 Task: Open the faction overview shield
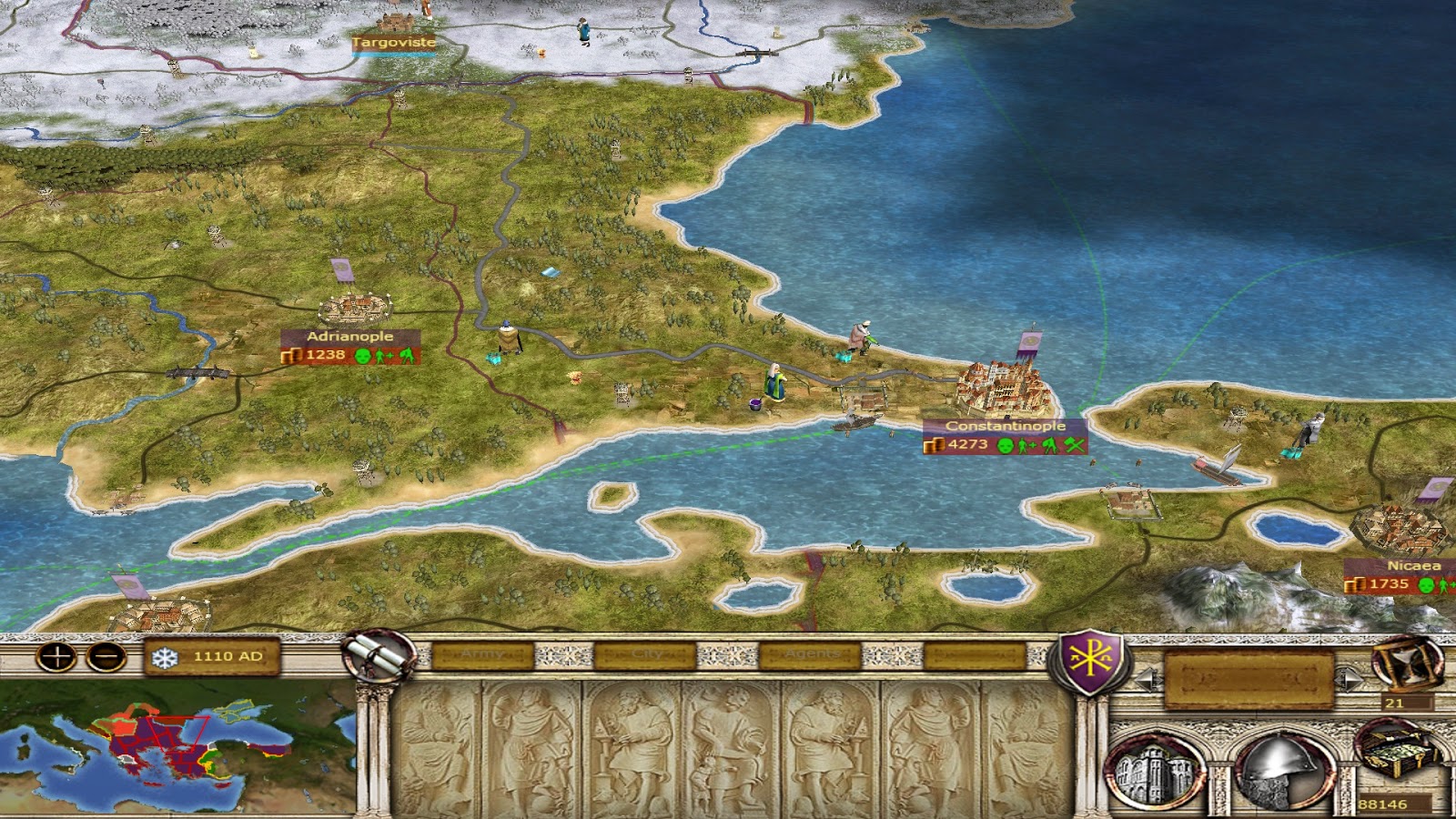(1090, 662)
